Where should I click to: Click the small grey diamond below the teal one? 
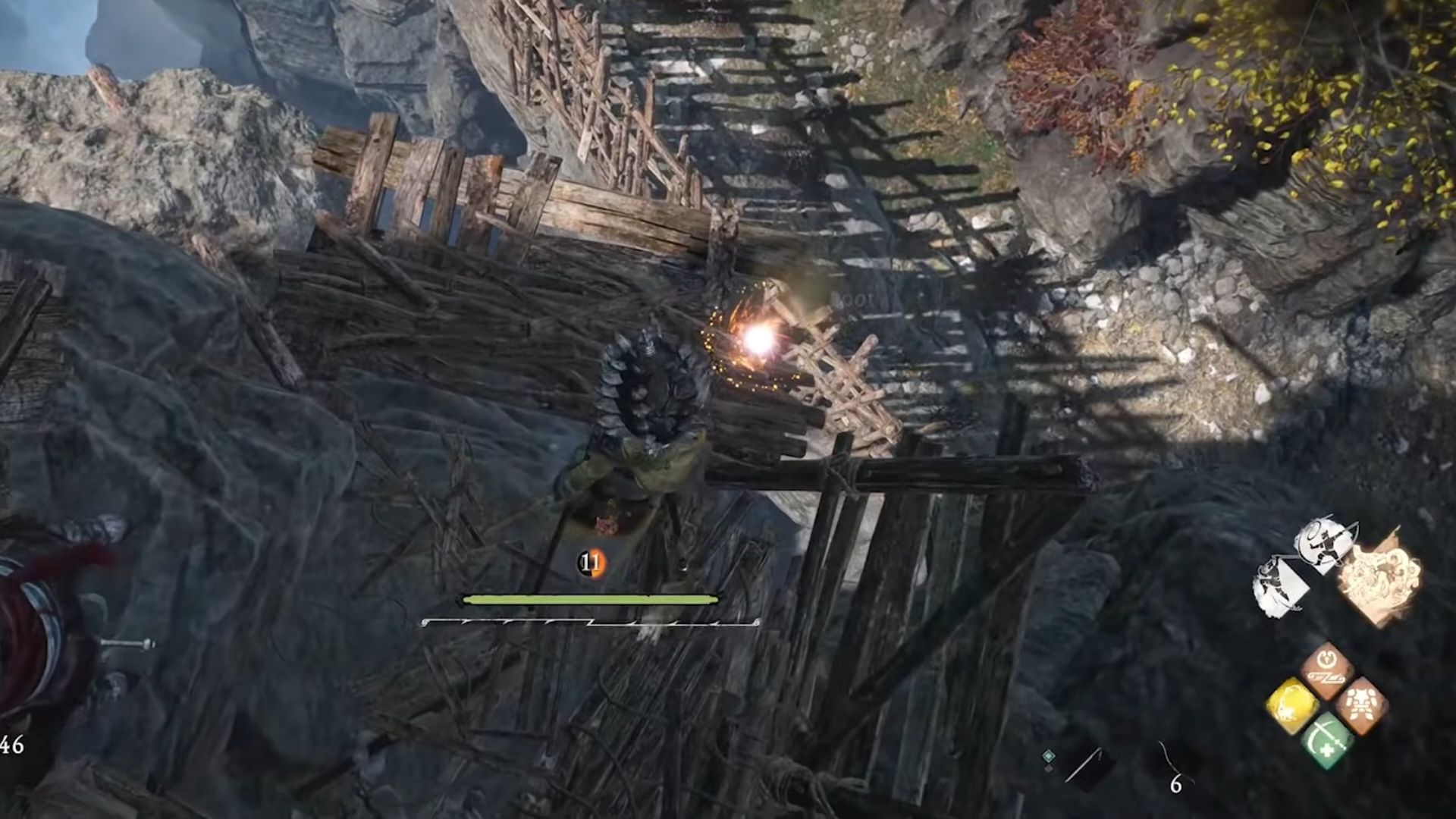click(x=1049, y=767)
